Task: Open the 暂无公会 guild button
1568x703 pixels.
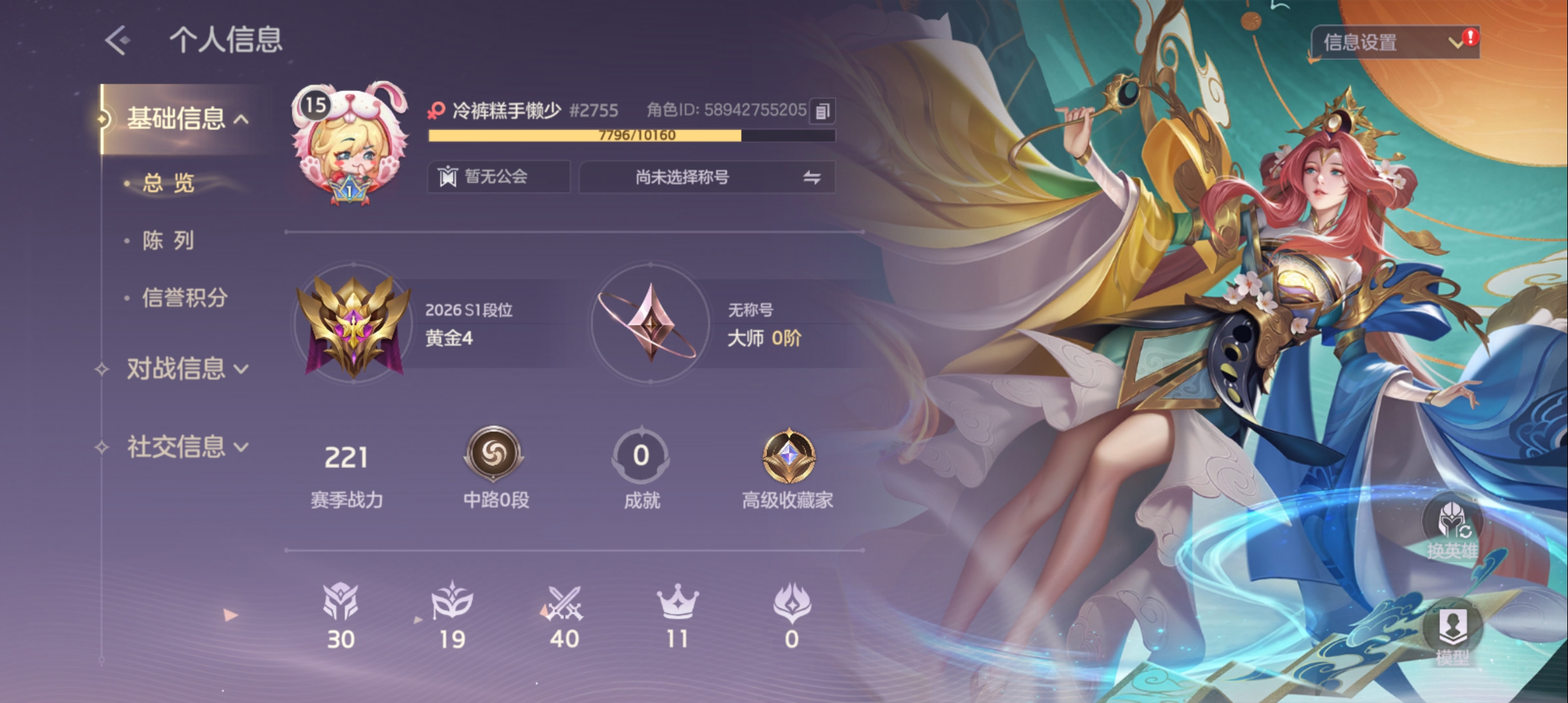Action: [x=498, y=177]
